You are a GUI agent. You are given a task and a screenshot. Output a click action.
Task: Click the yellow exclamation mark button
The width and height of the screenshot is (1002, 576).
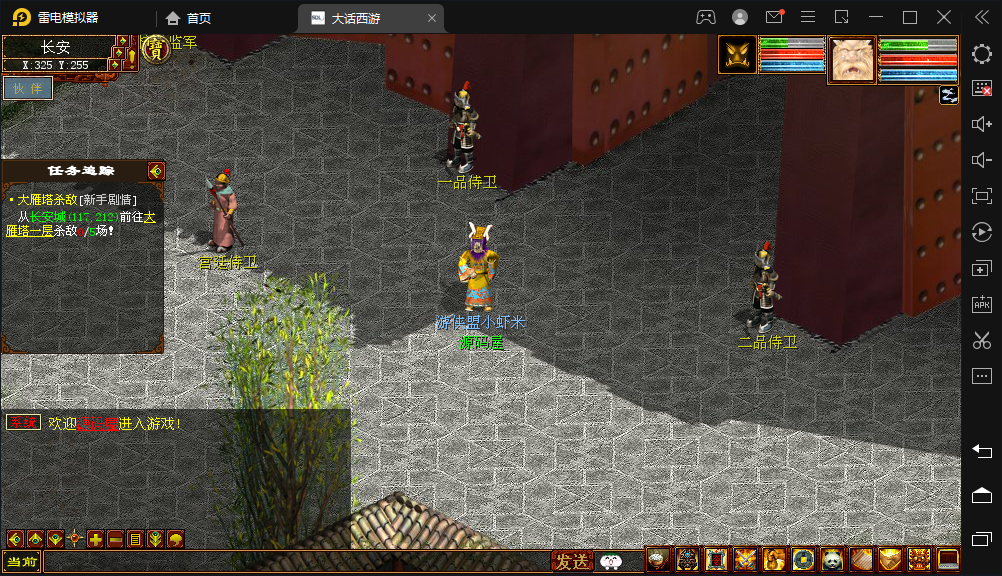(132, 57)
